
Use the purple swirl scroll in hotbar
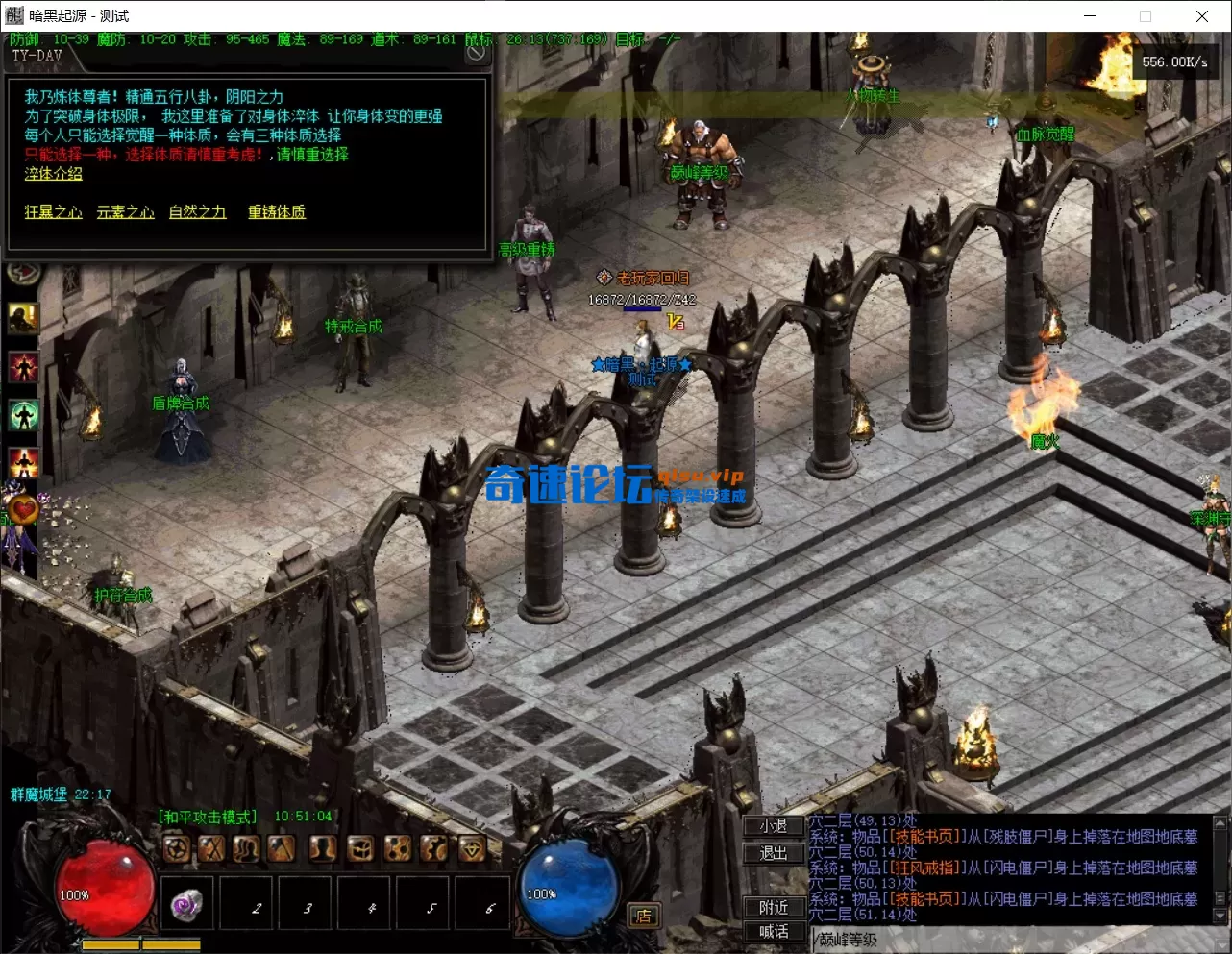(x=186, y=905)
